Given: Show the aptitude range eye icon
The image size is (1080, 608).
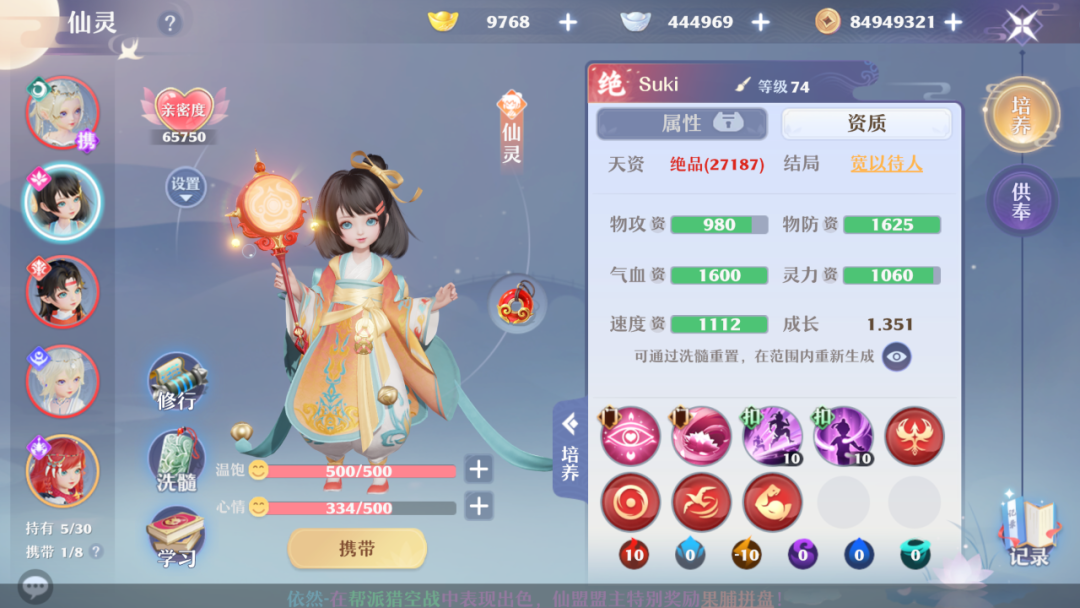Looking at the screenshot, I should (896, 355).
